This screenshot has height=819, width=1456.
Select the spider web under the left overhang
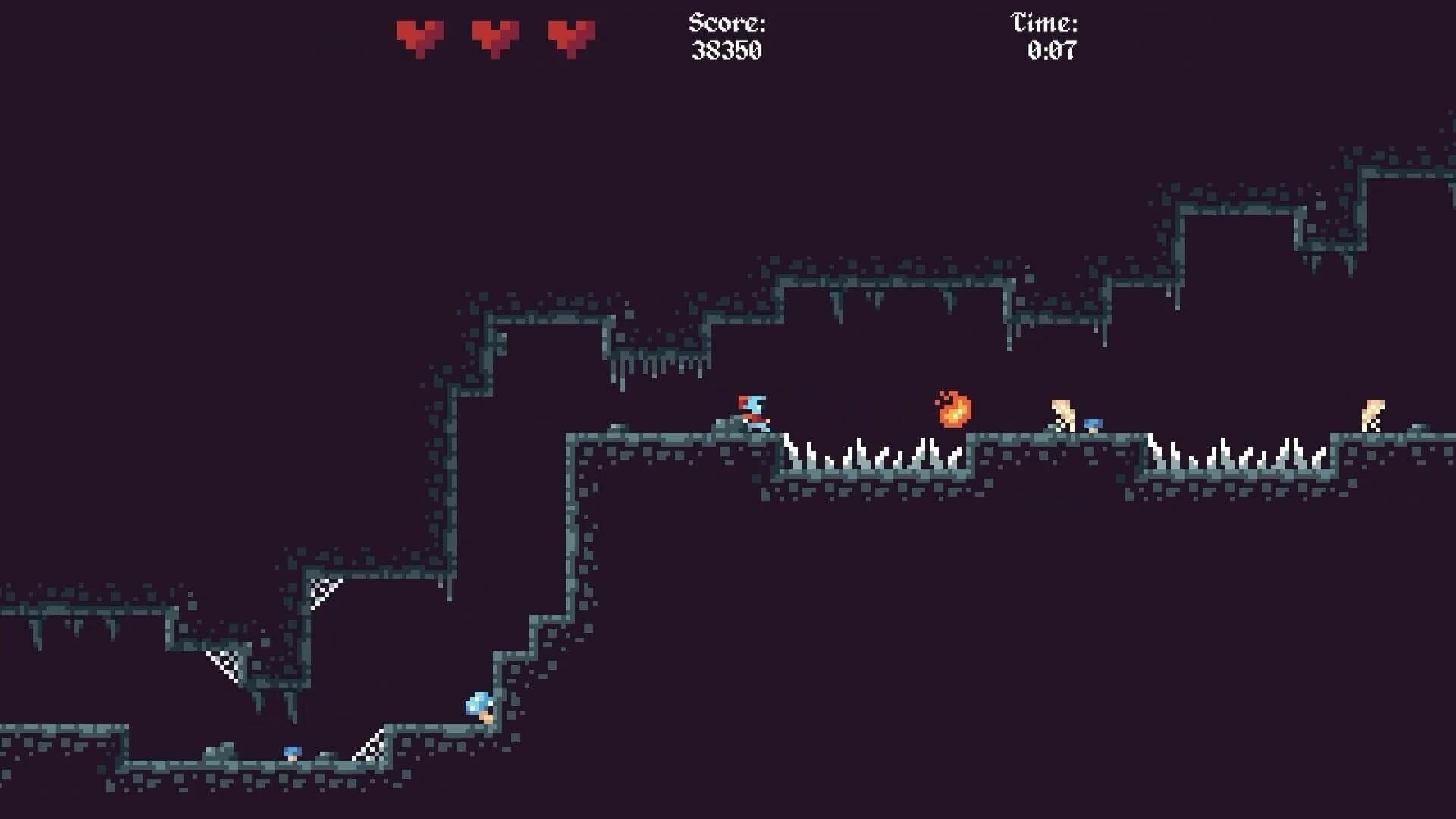click(x=227, y=664)
